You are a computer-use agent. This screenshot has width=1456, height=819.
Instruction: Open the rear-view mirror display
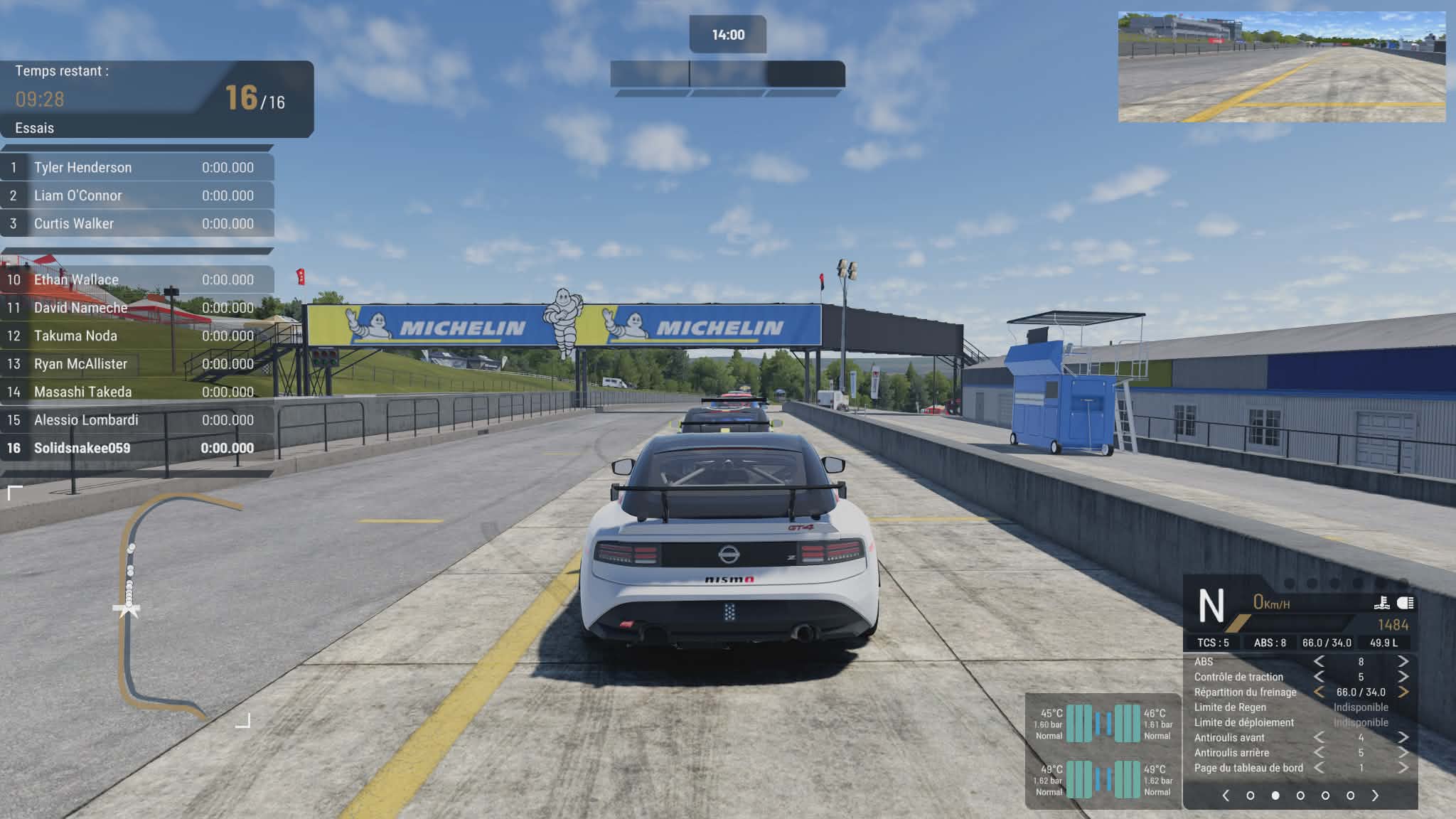[1281, 67]
